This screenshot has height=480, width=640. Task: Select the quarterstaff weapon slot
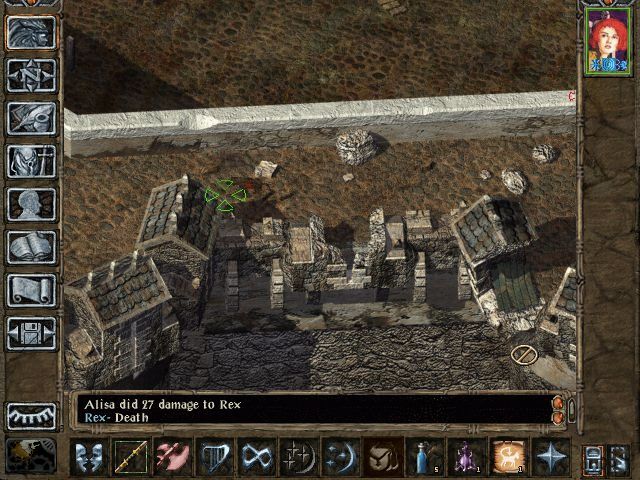point(131,458)
